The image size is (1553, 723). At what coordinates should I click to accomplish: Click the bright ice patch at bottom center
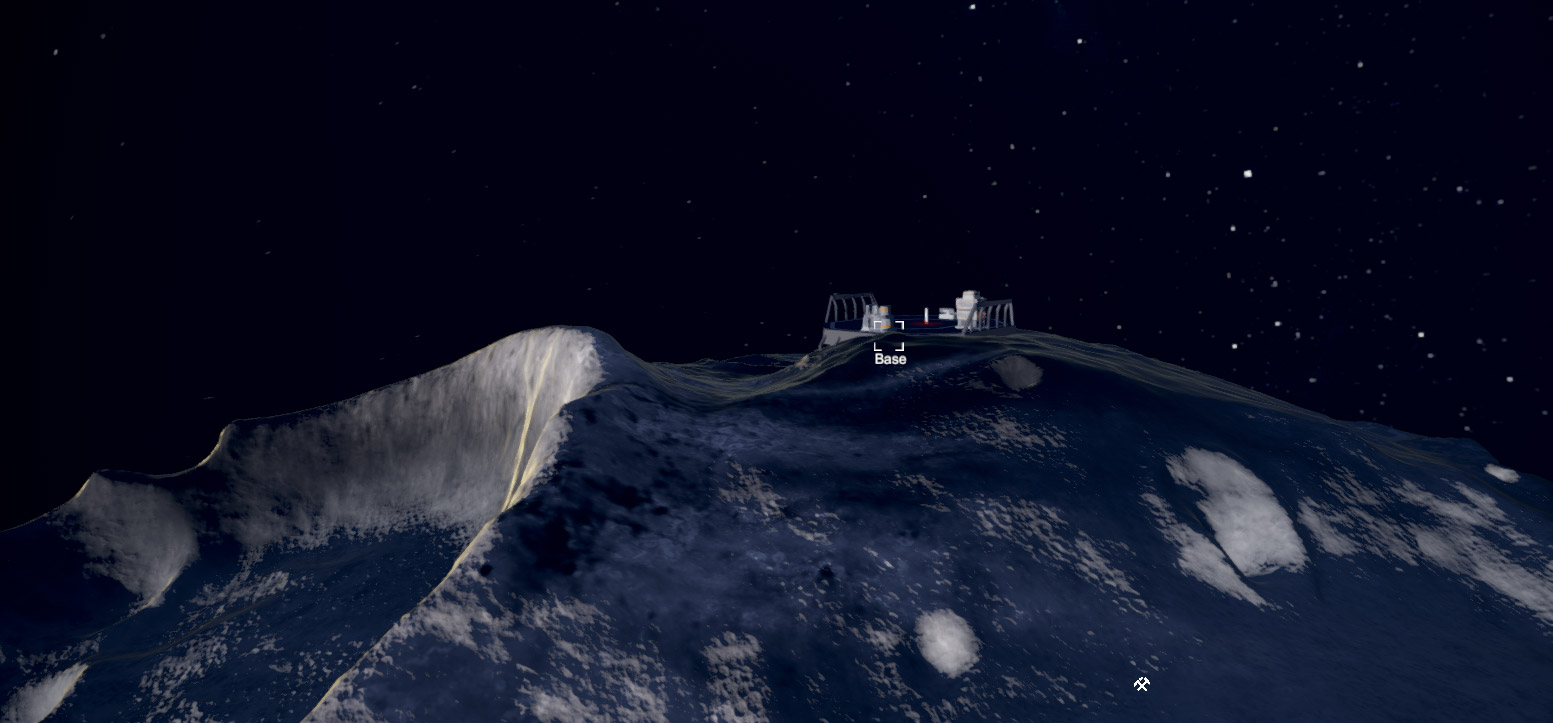coord(945,640)
